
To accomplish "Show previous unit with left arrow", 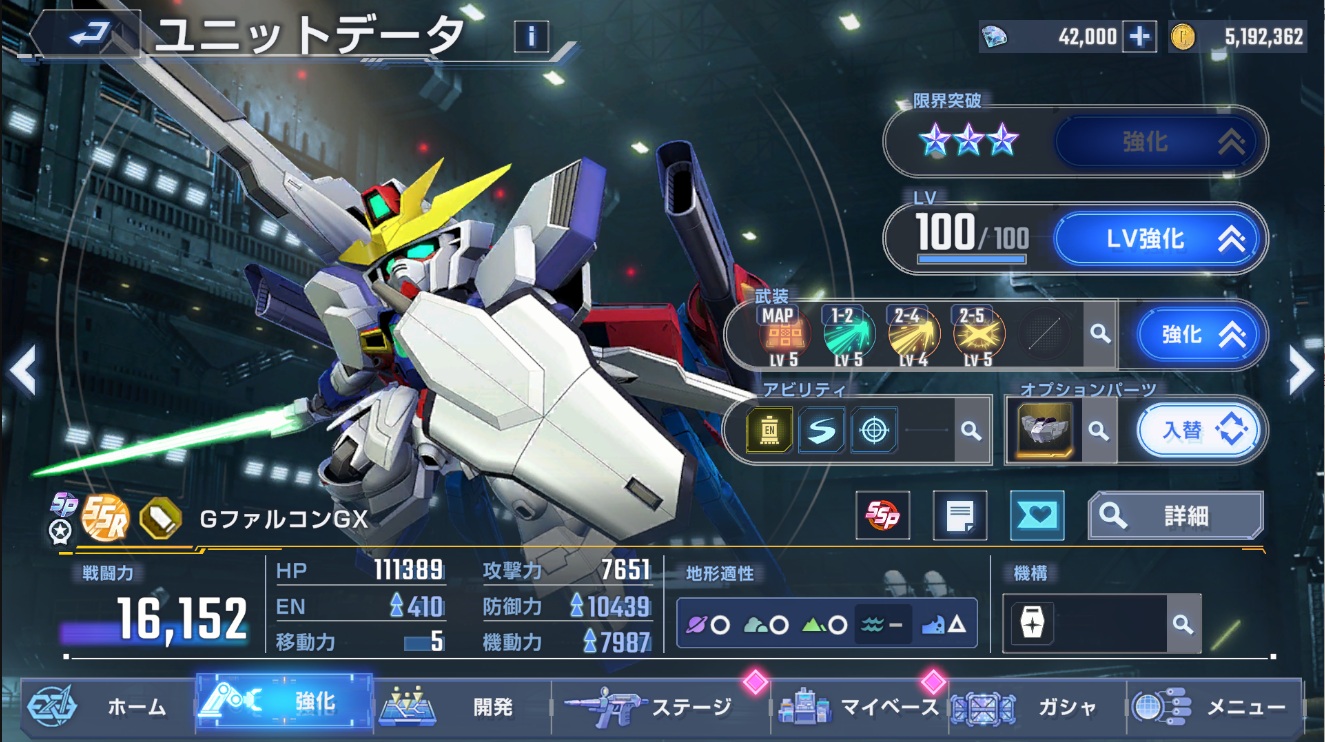I will click(x=23, y=371).
